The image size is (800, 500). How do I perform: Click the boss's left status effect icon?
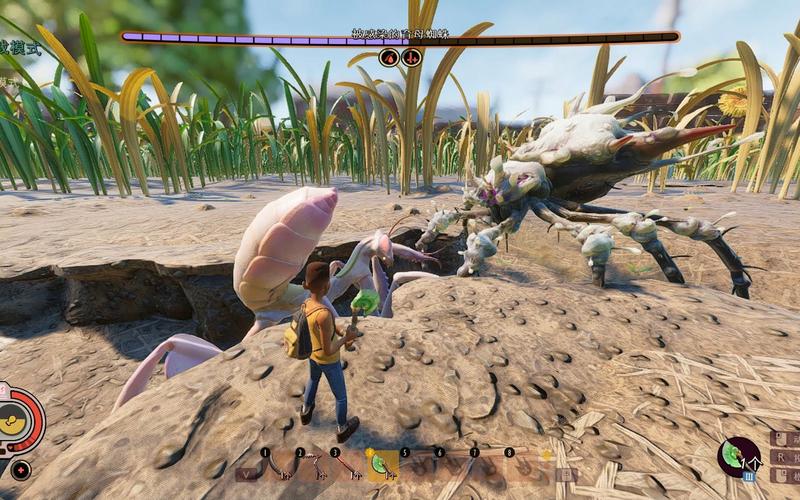389,57
